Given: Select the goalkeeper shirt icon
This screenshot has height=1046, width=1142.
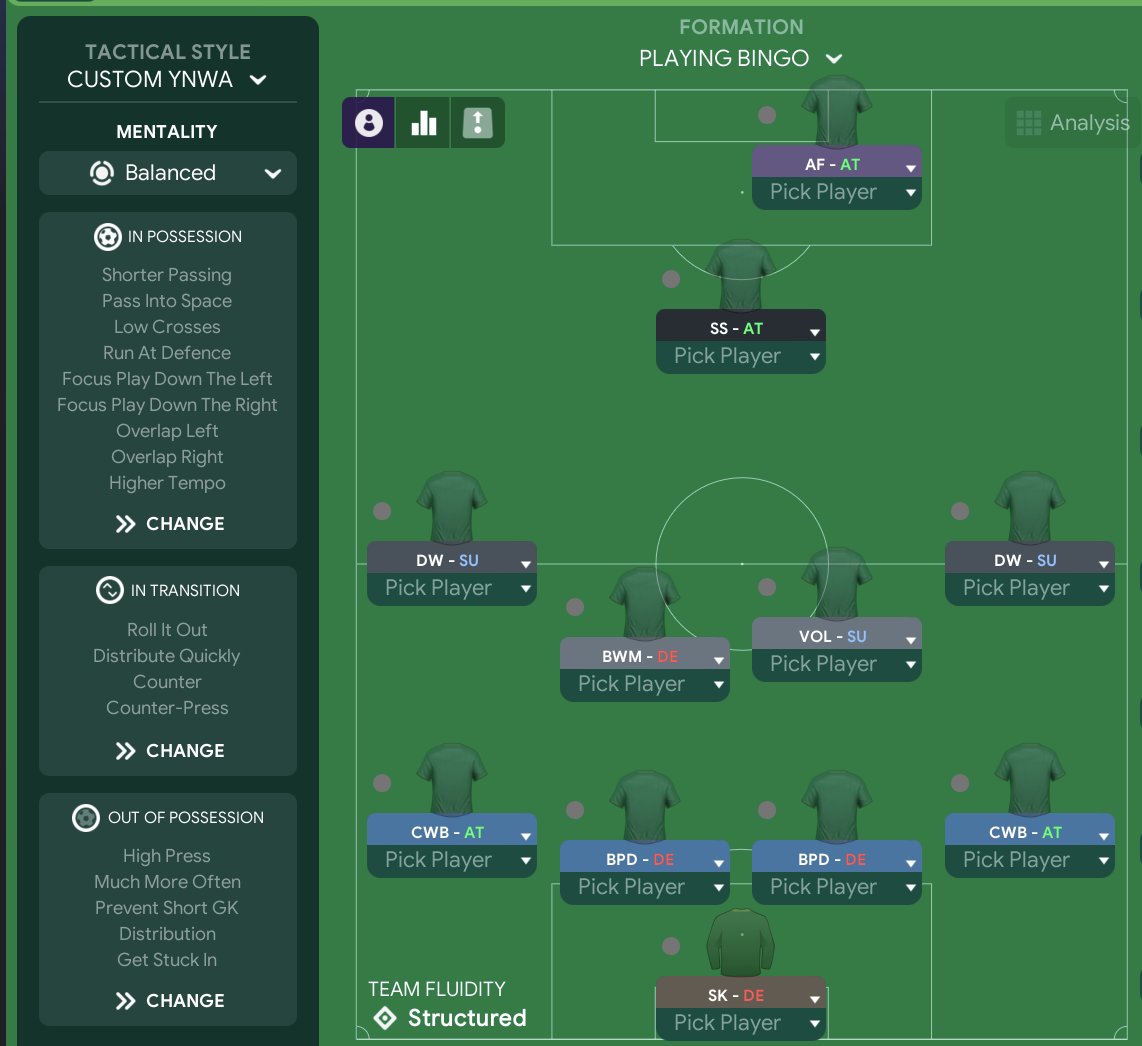Looking at the screenshot, I should click(x=741, y=945).
